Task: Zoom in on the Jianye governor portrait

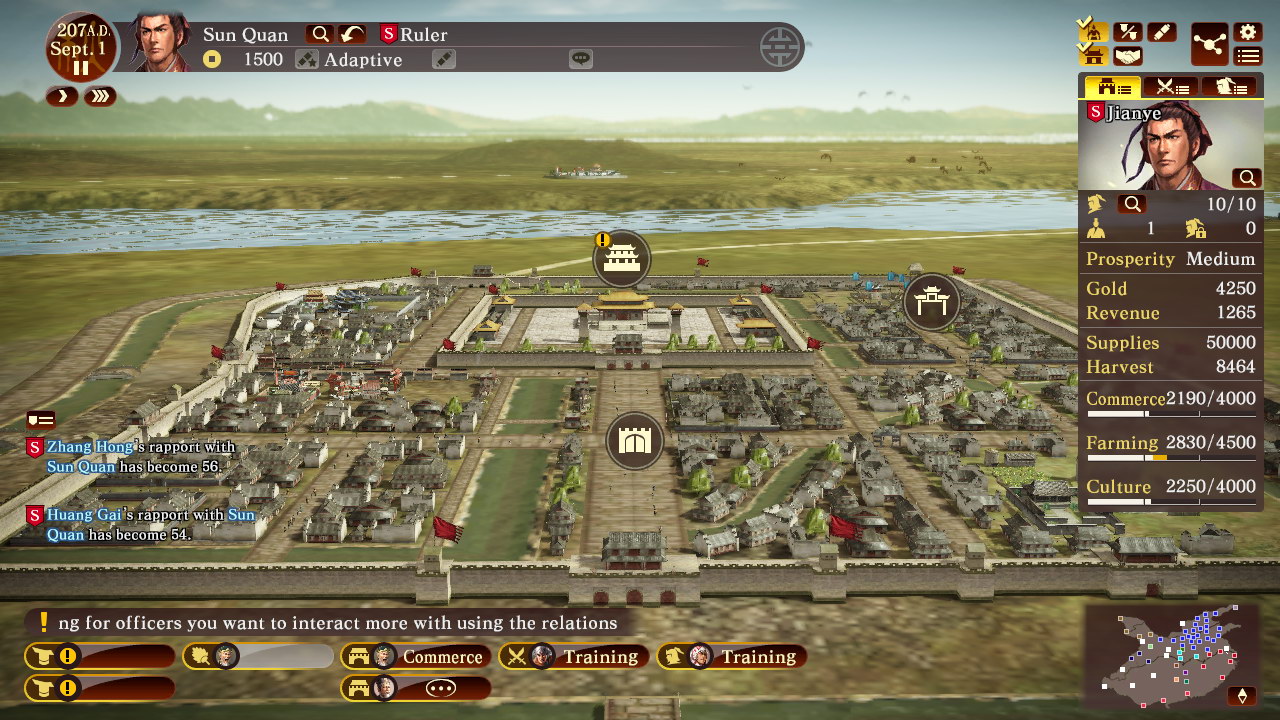Action: [1247, 178]
